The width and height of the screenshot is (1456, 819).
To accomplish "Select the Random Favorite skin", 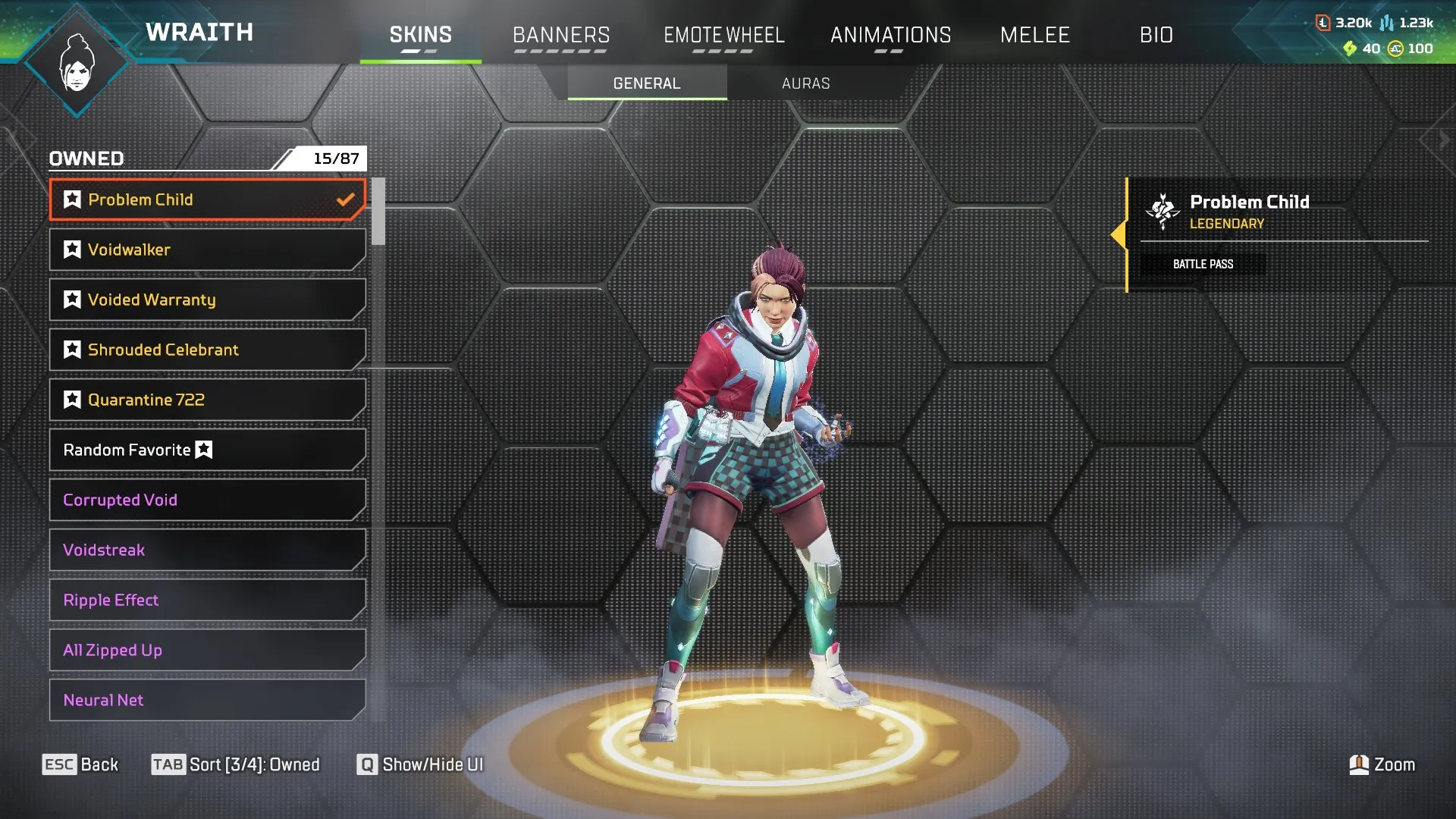I will click(206, 449).
